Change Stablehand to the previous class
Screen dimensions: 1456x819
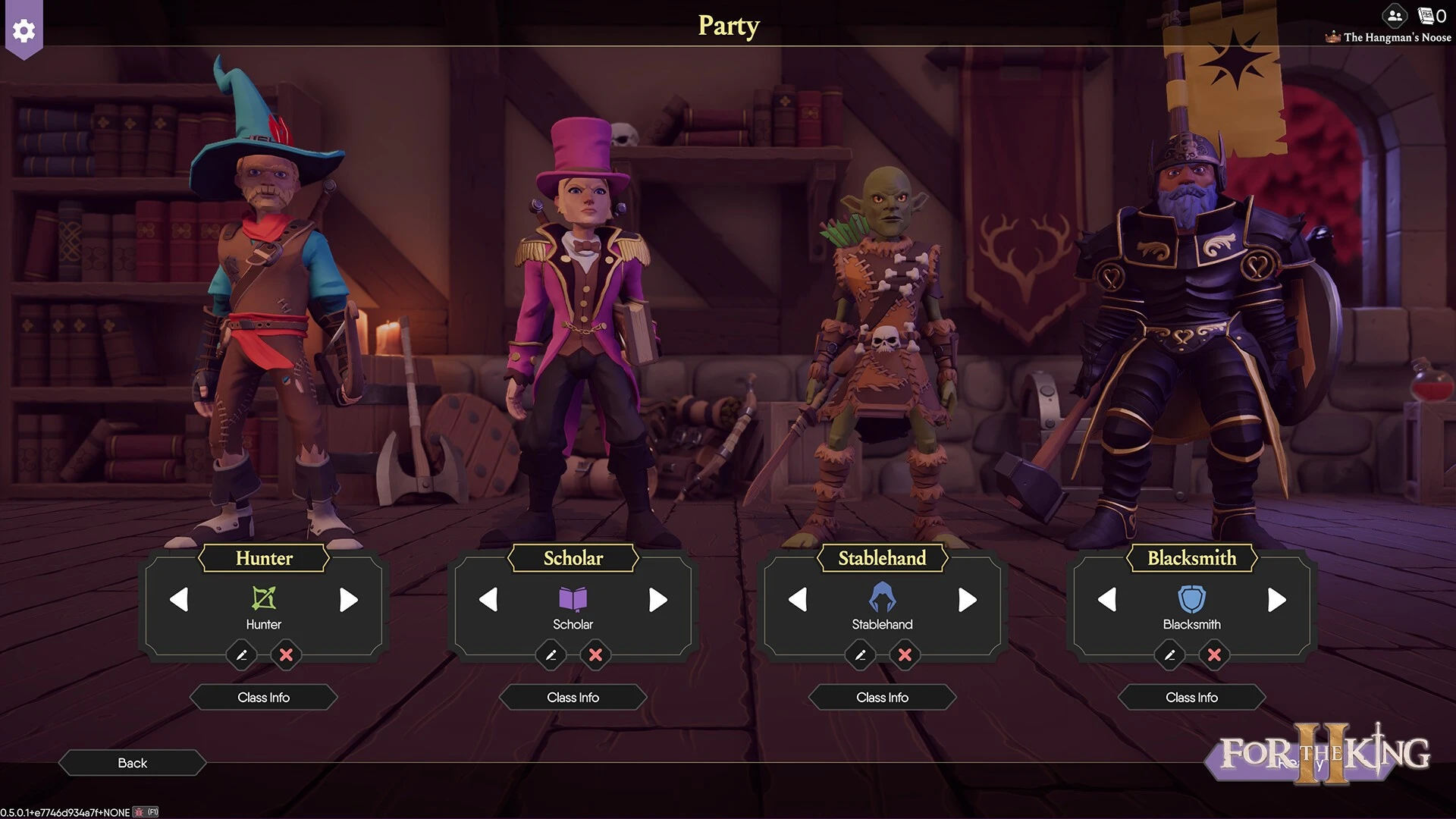coord(798,600)
